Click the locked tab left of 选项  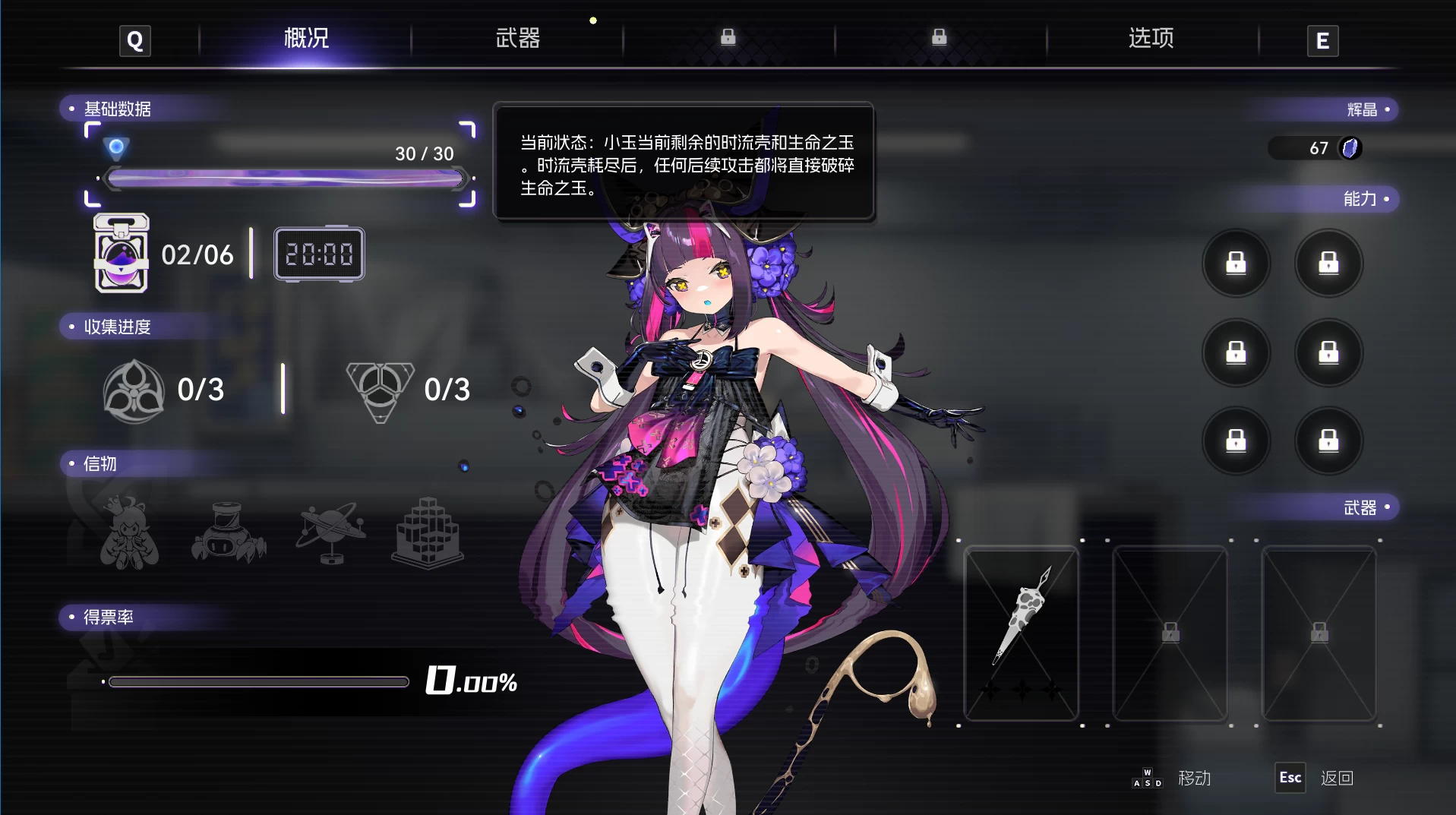[939, 36]
